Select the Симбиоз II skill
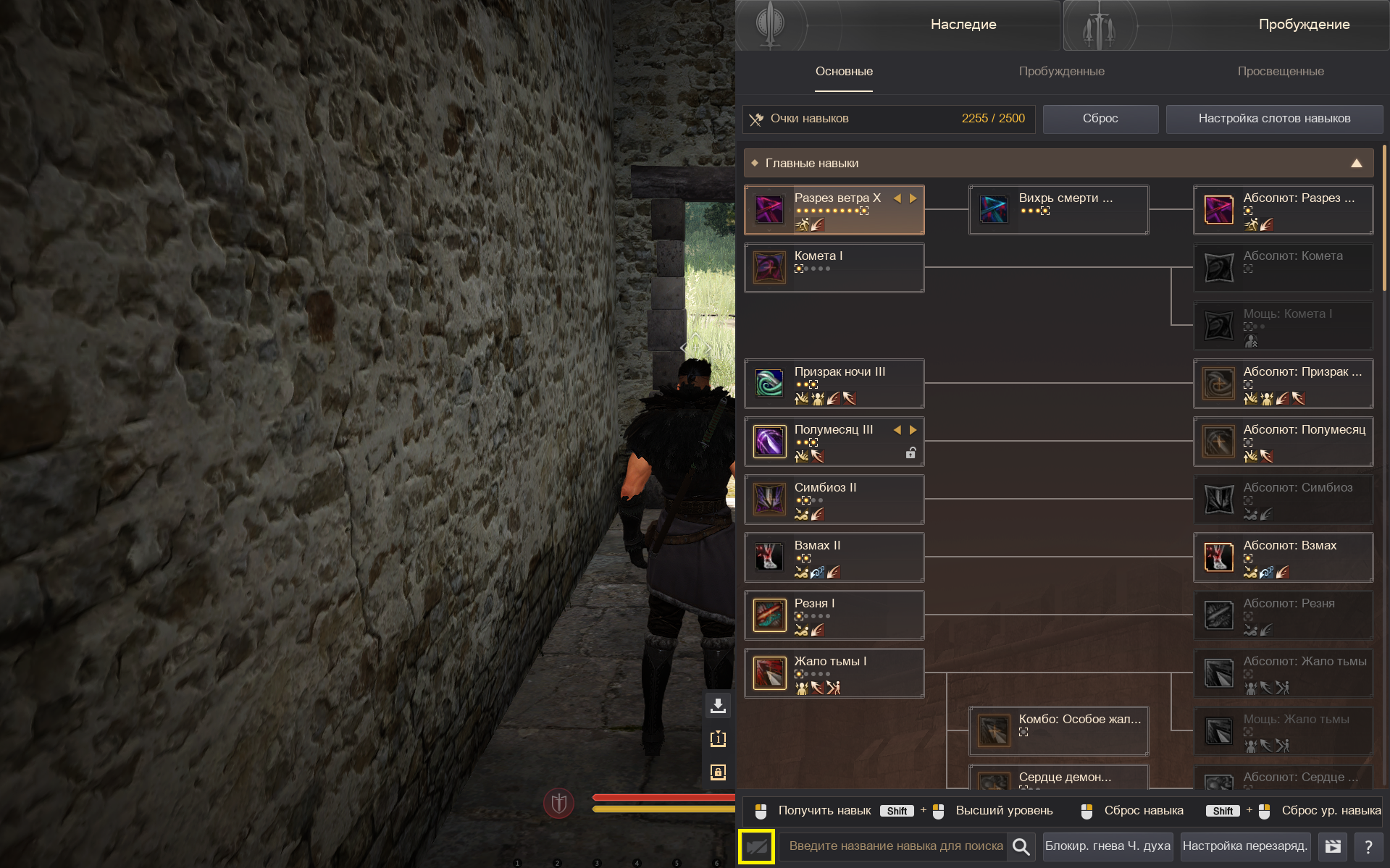 (x=834, y=500)
